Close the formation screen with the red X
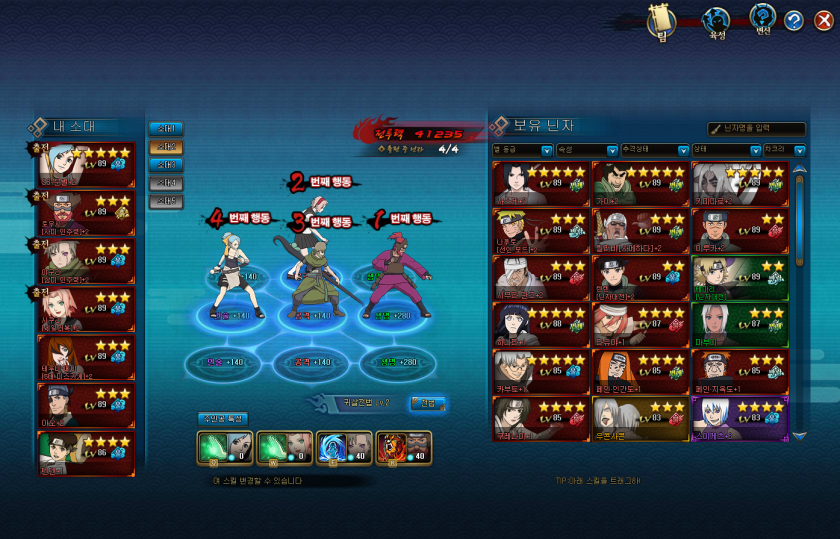Screen dimensions: 840x539 (x=823, y=21)
